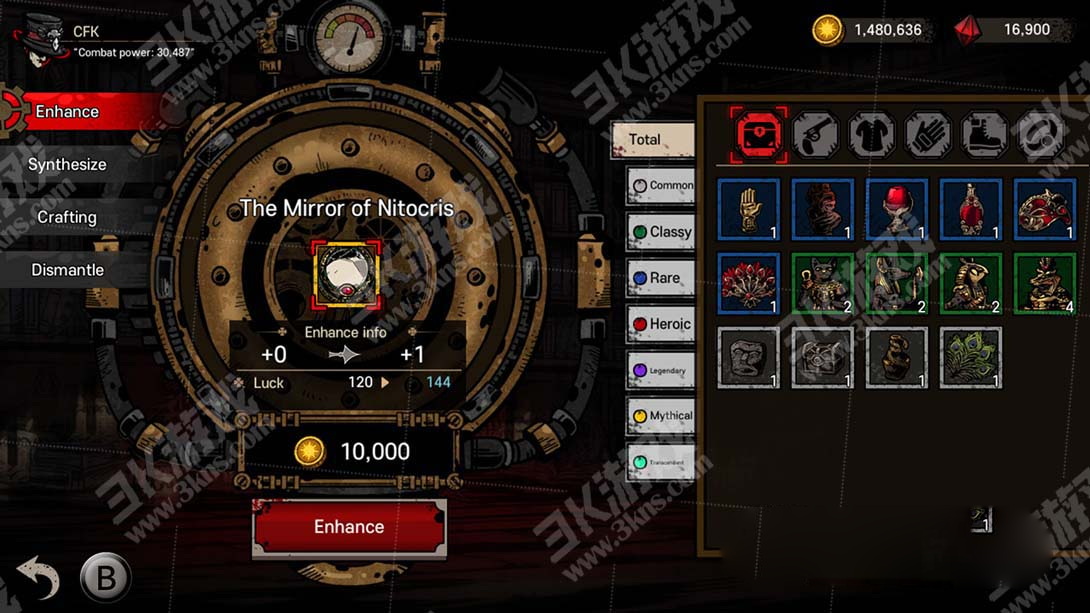The image size is (1090, 613).
Task: Click the red Enhance button
Action: click(x=349, y=527)
